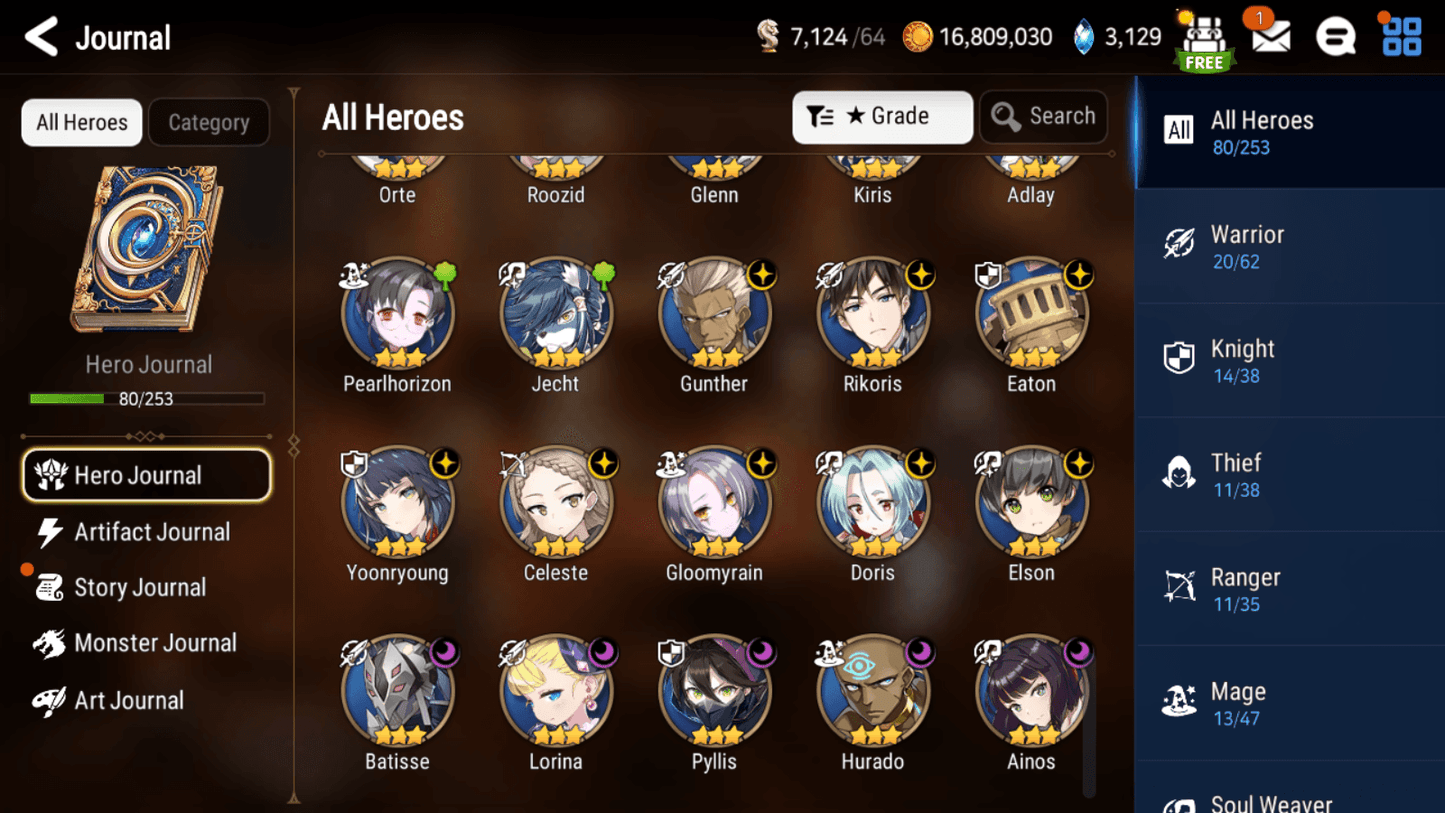1445x813 pixels.
Task: Select the Ranger class filter
Action: pos(1289,589)
